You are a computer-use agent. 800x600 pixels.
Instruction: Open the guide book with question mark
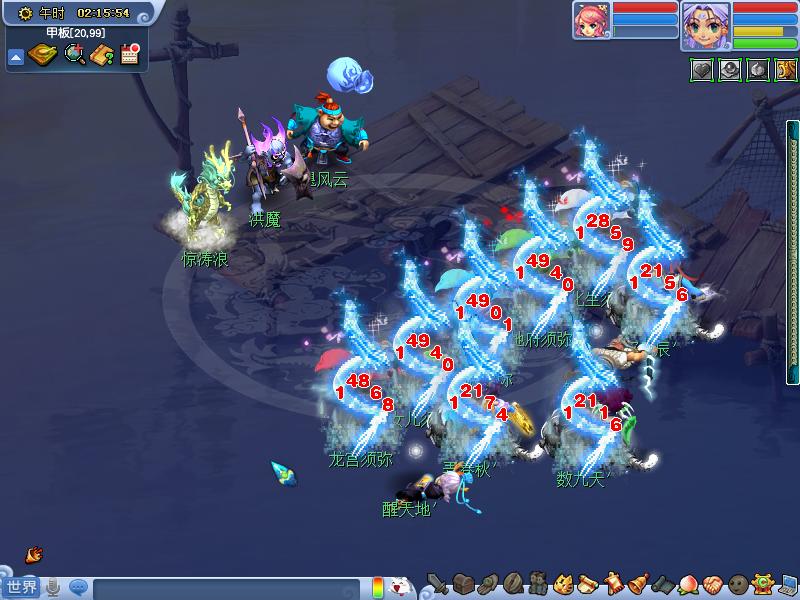pyautogui.click(x=101, y=55)
